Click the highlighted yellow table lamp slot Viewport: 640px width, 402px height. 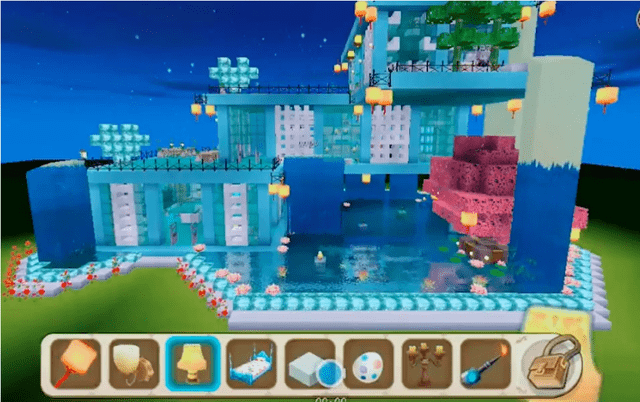point(193,362)
